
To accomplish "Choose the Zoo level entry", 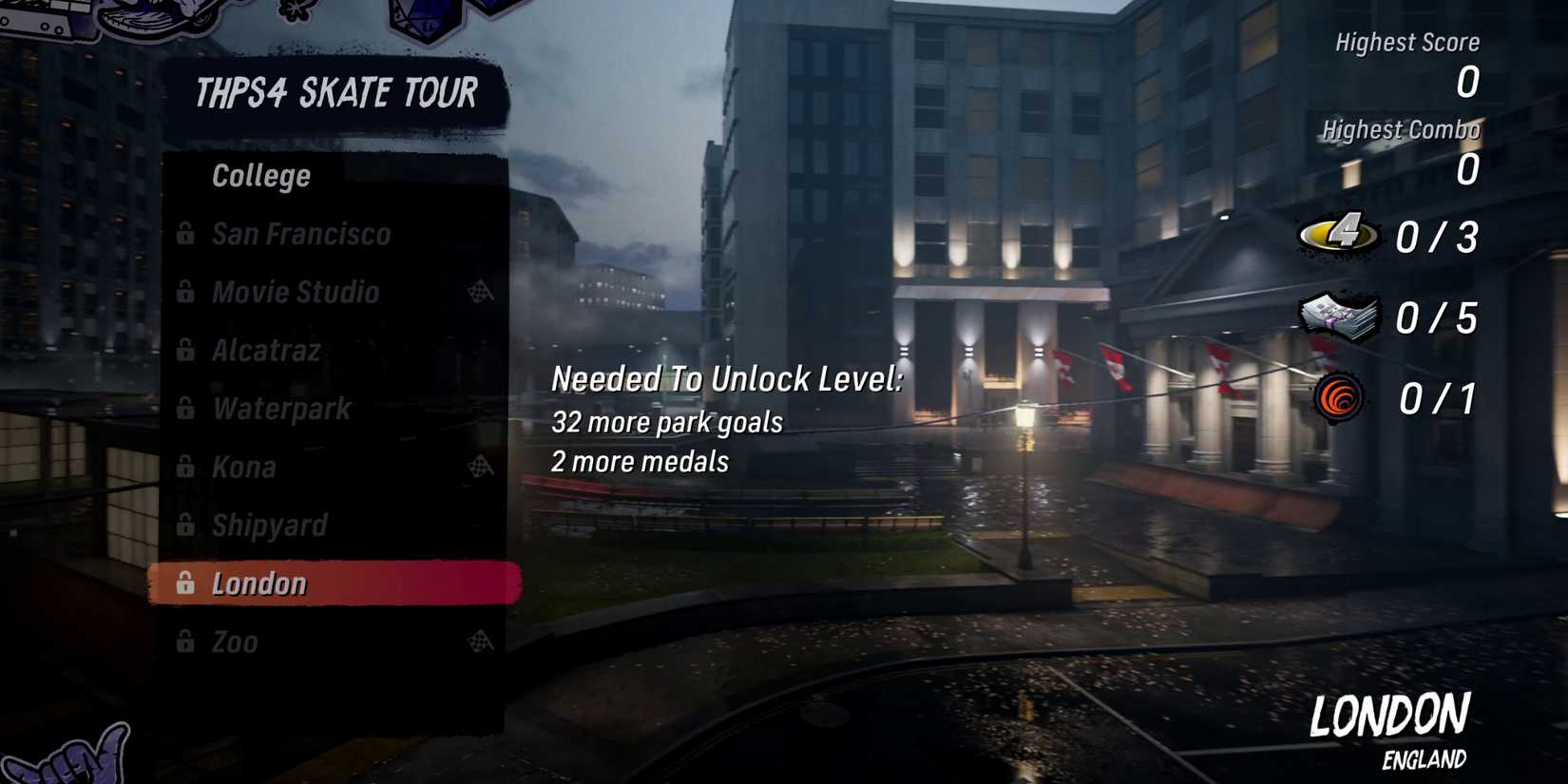I will click(244, 642).
